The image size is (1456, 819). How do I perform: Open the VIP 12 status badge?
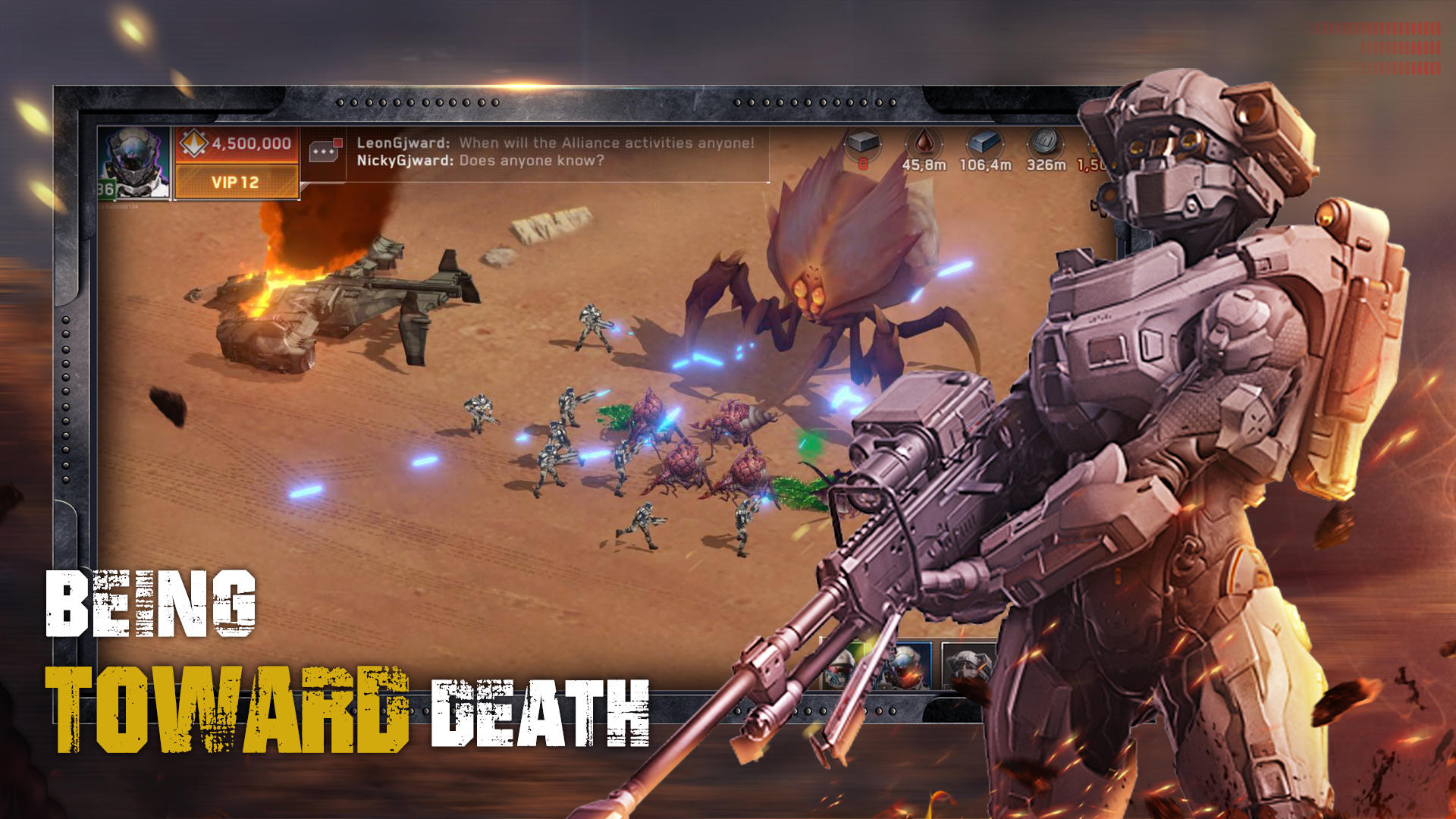(234, 180)
